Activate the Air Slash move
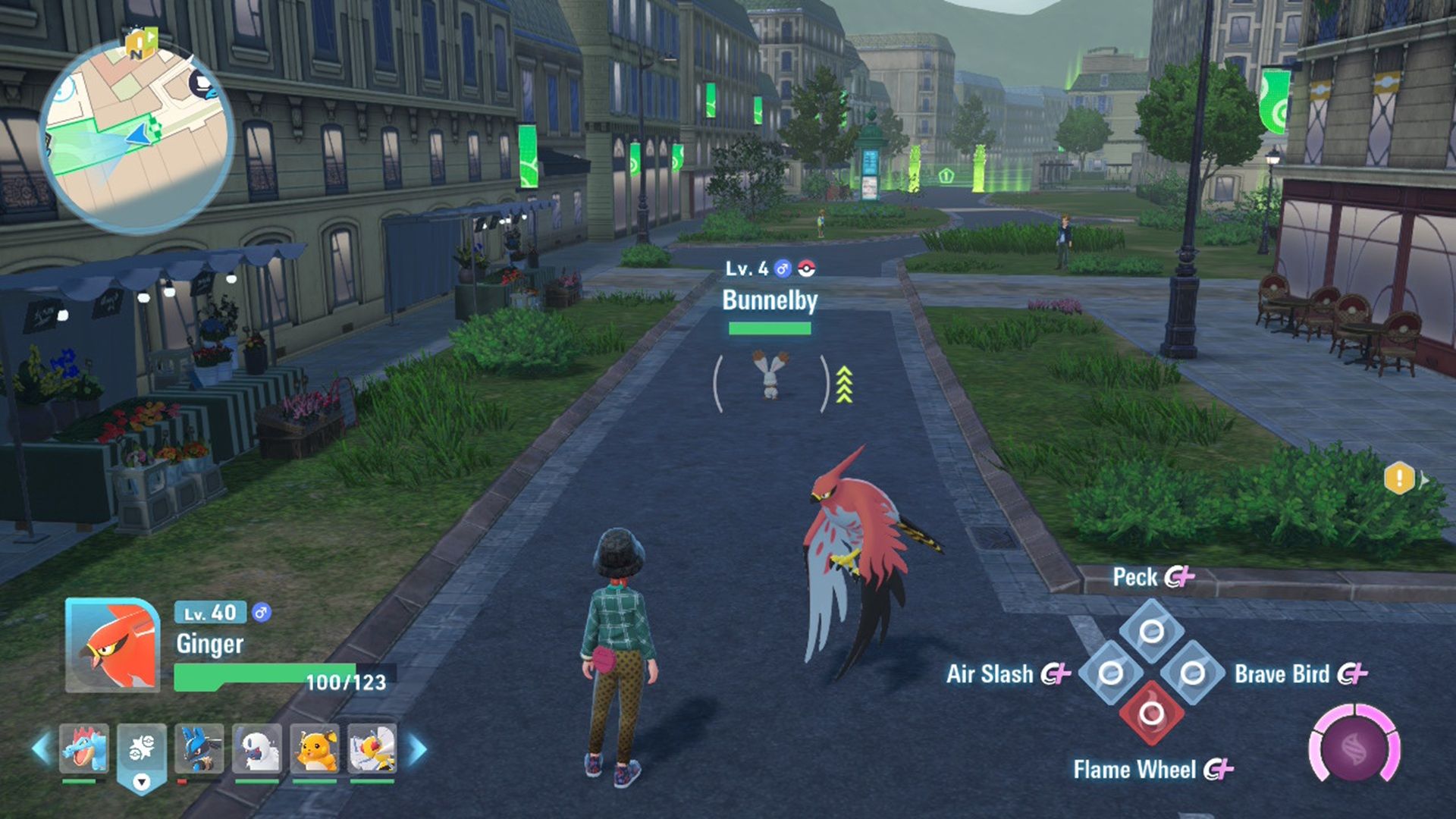The height and width of the screenshot is (819, 1456). [x=1110, y=673]
